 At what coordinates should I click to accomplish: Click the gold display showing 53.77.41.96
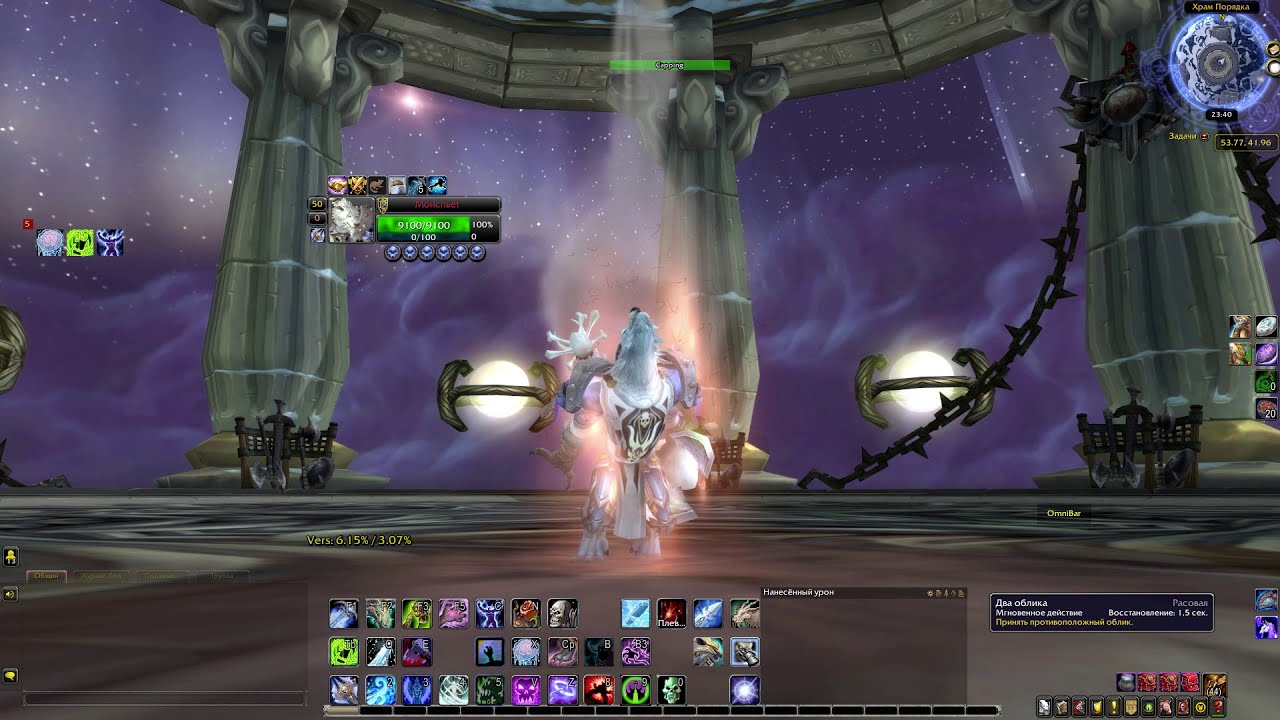[x=1247, y=142]
